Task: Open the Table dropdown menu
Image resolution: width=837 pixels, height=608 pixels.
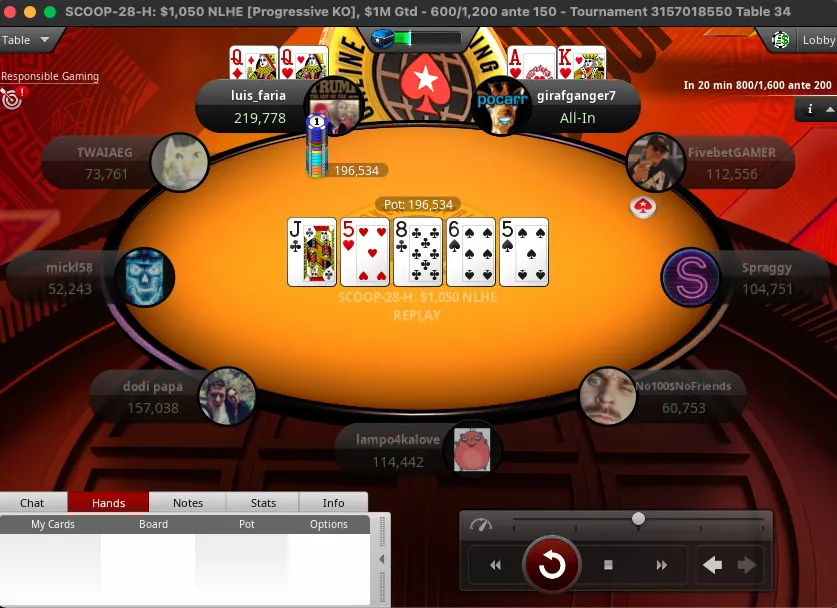Action: click(x=27, y=41)
